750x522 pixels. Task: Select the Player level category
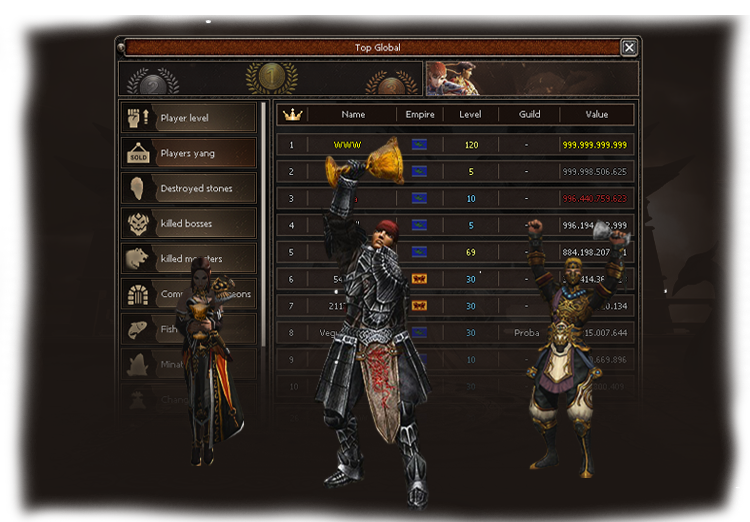tap(189, 119)
